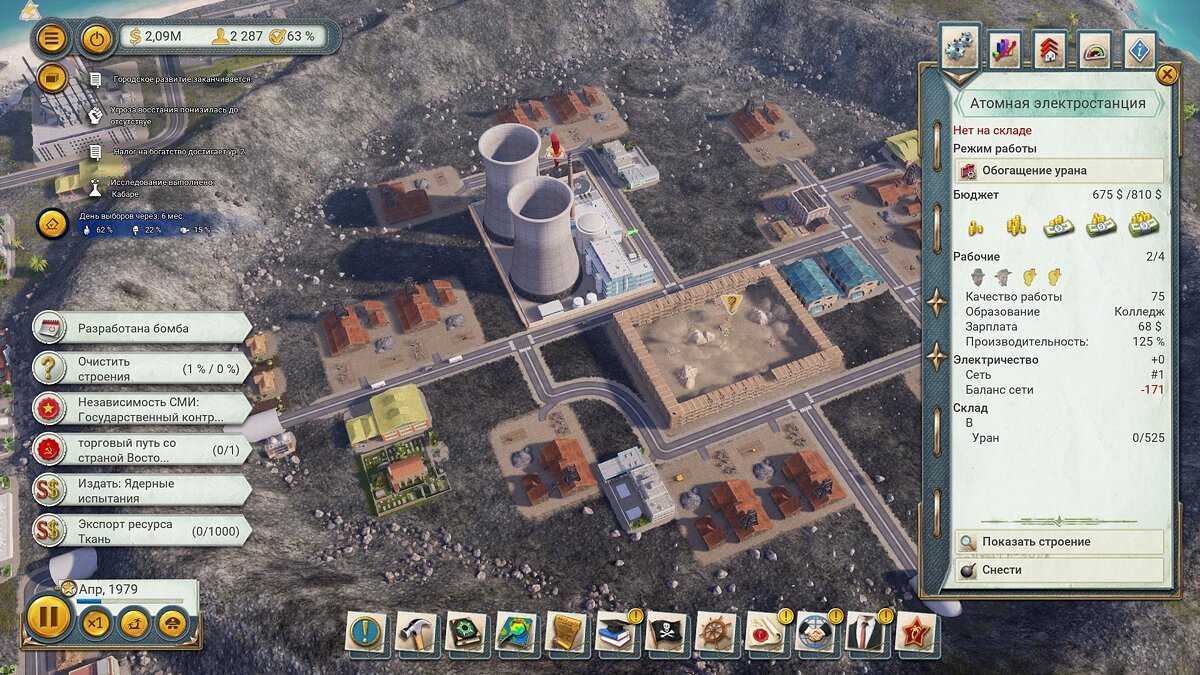Viewport: 1200px width, 675px height.
Task: Open the handshake diplomacy menu
Action: [x=816, y=632]
